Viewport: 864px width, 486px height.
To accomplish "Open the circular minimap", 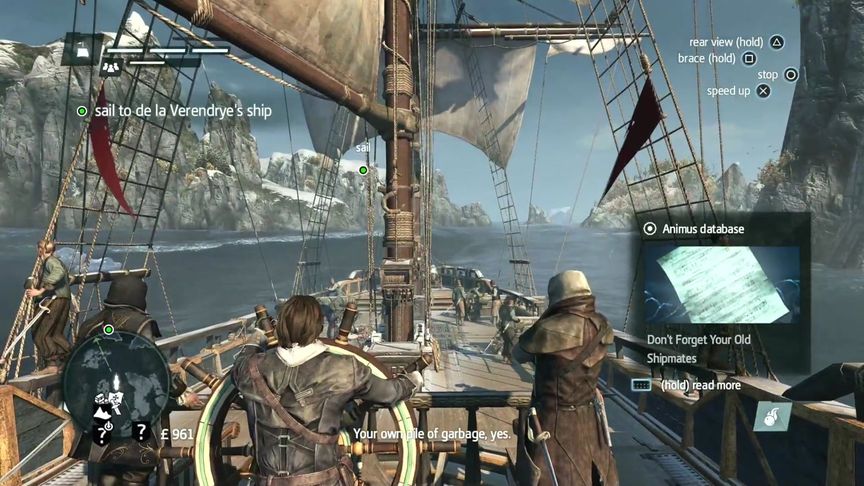I will [x=116, y=378].
